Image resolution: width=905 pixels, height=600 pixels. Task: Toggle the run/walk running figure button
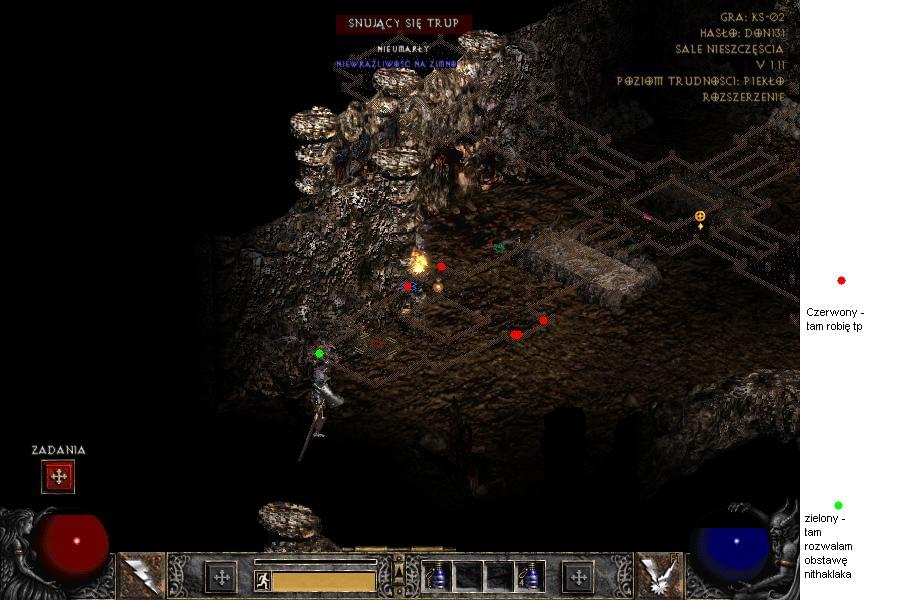pyautogui.click(x=263, y=580)
